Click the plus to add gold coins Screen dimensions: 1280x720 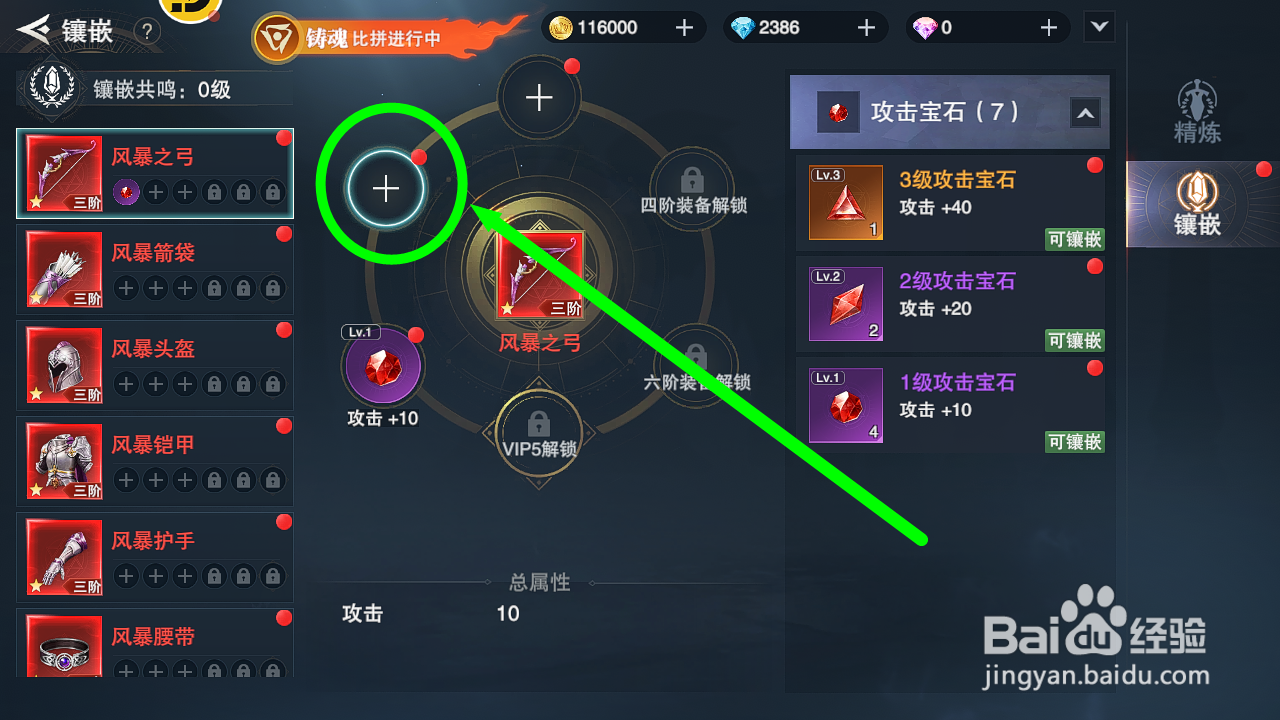pos(686,27)
